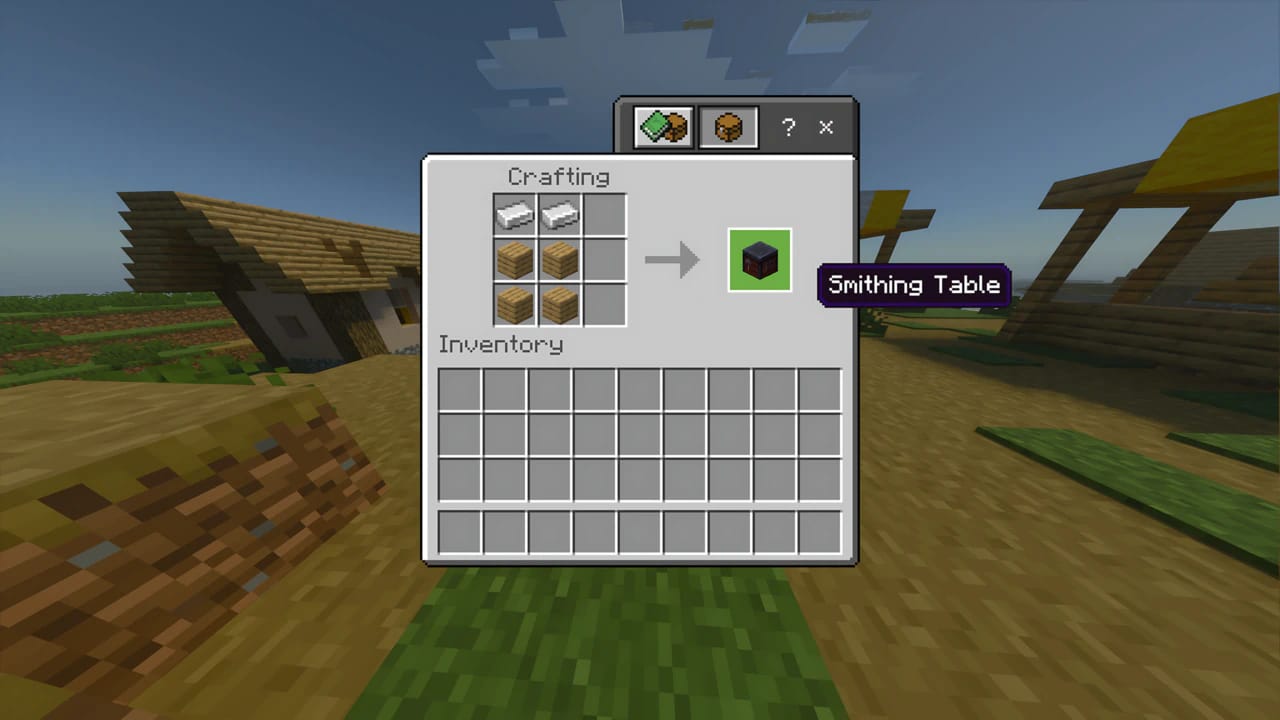The width and height of the screenshot is (1280, 720).
Task: Click the empty bottom-right crafting grid slot
Action: tap(604, 305)
